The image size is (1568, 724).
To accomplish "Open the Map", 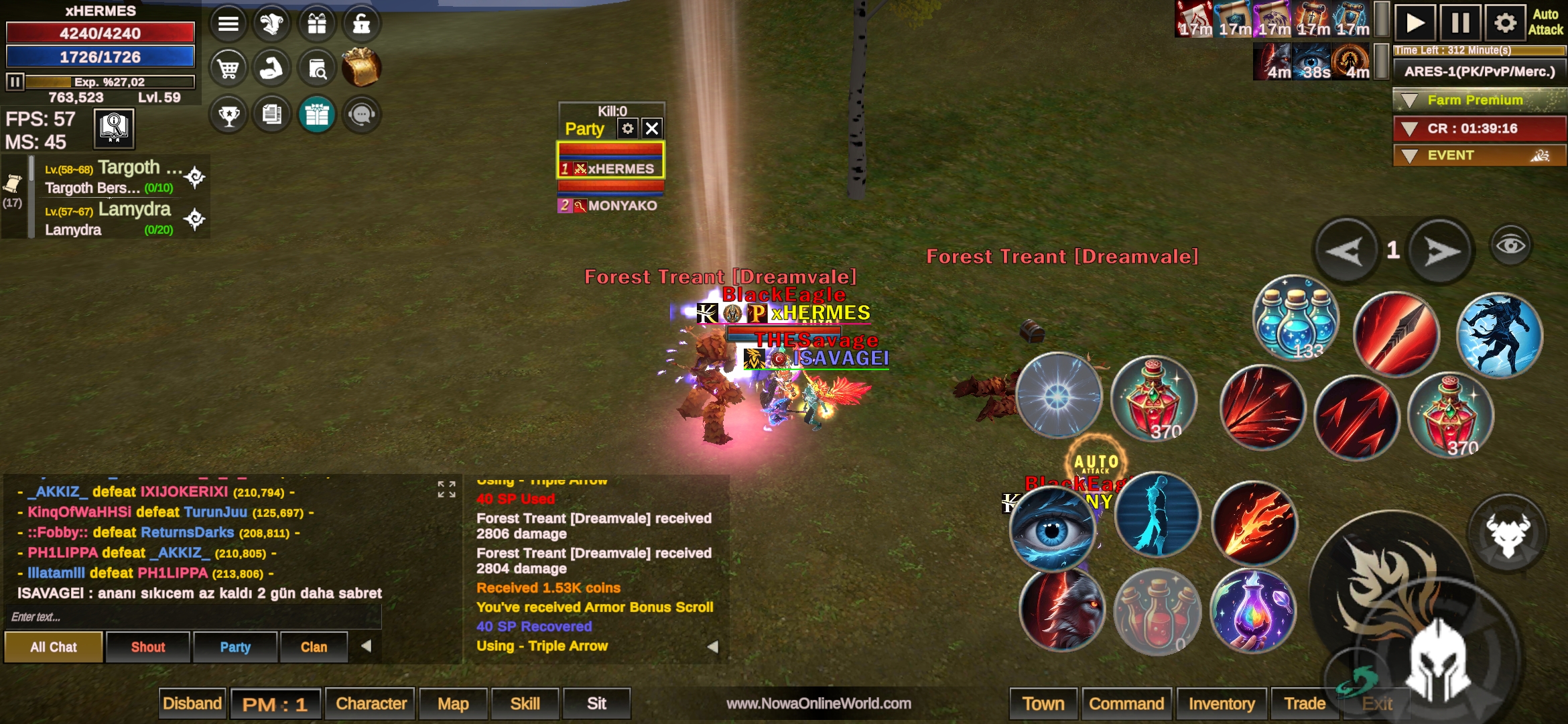I will tap(453, 703).
